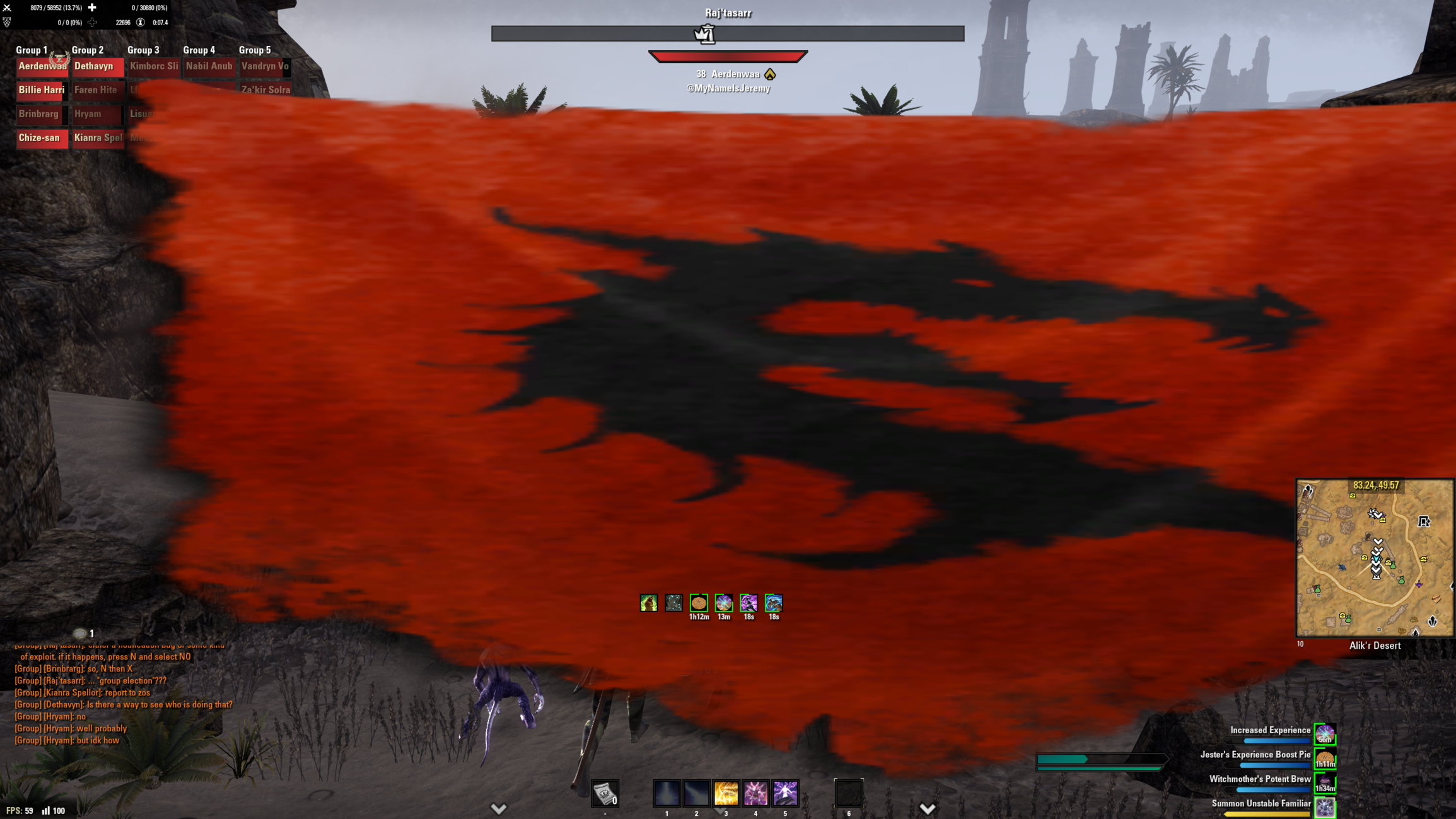Click the green bear buff icon above action bar
This screenshot has height=819, width=1456.
pos(649,603)
